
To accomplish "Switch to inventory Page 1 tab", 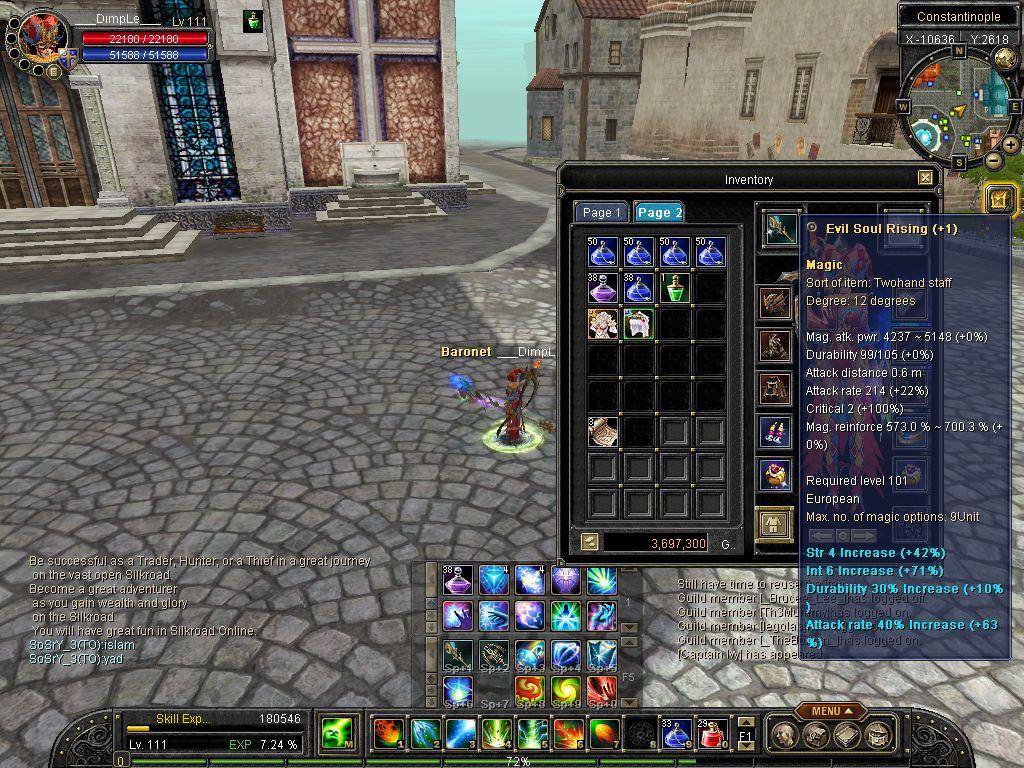I will click(x=601, y=212).
